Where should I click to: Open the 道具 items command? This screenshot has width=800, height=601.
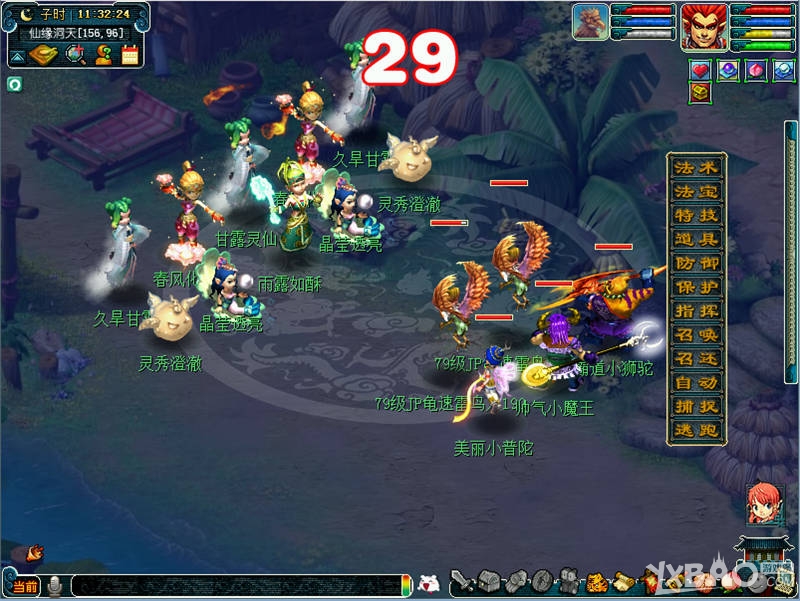pos(695,240)
